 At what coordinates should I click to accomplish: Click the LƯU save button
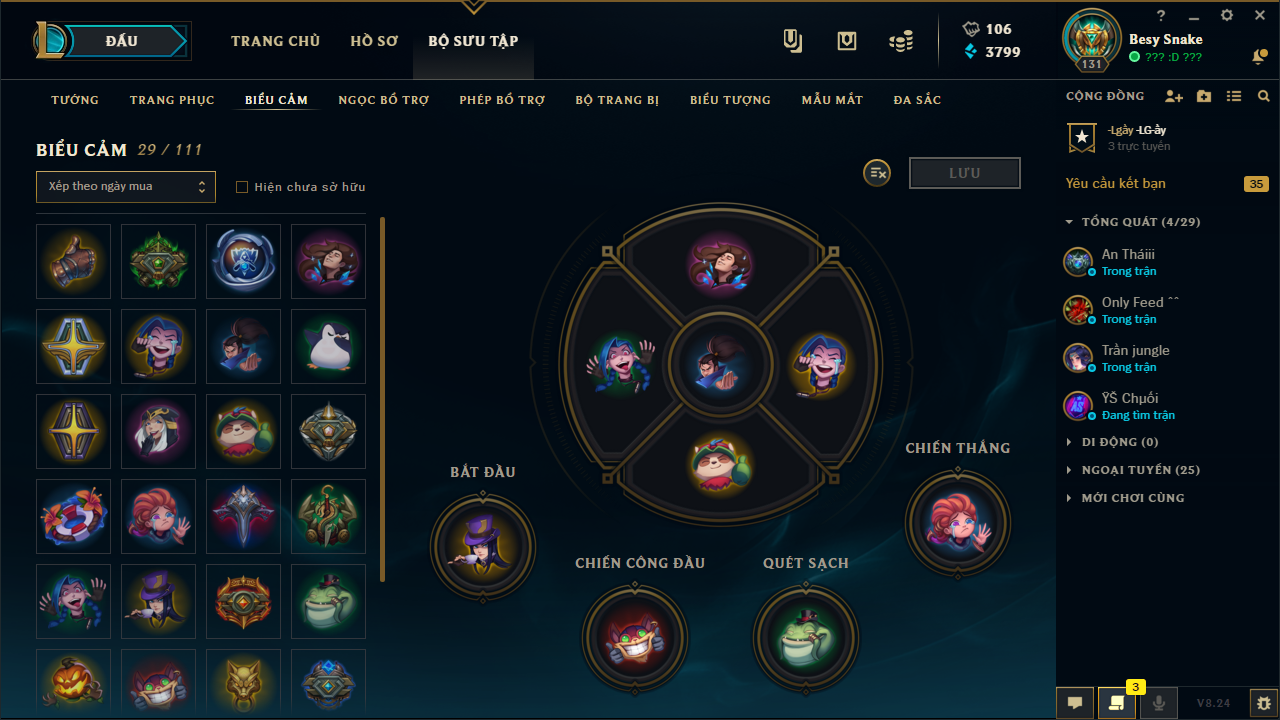(x=964, y=173)
